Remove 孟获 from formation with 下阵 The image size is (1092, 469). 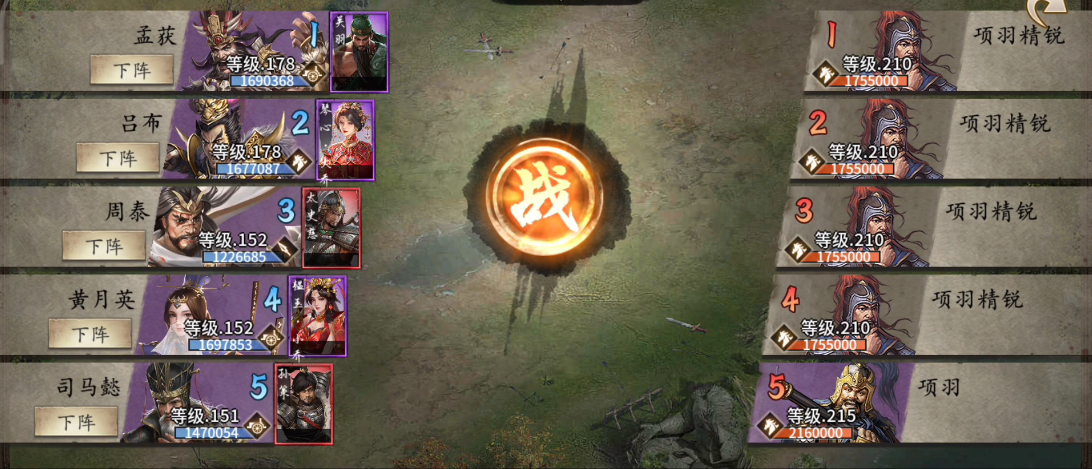131,70
